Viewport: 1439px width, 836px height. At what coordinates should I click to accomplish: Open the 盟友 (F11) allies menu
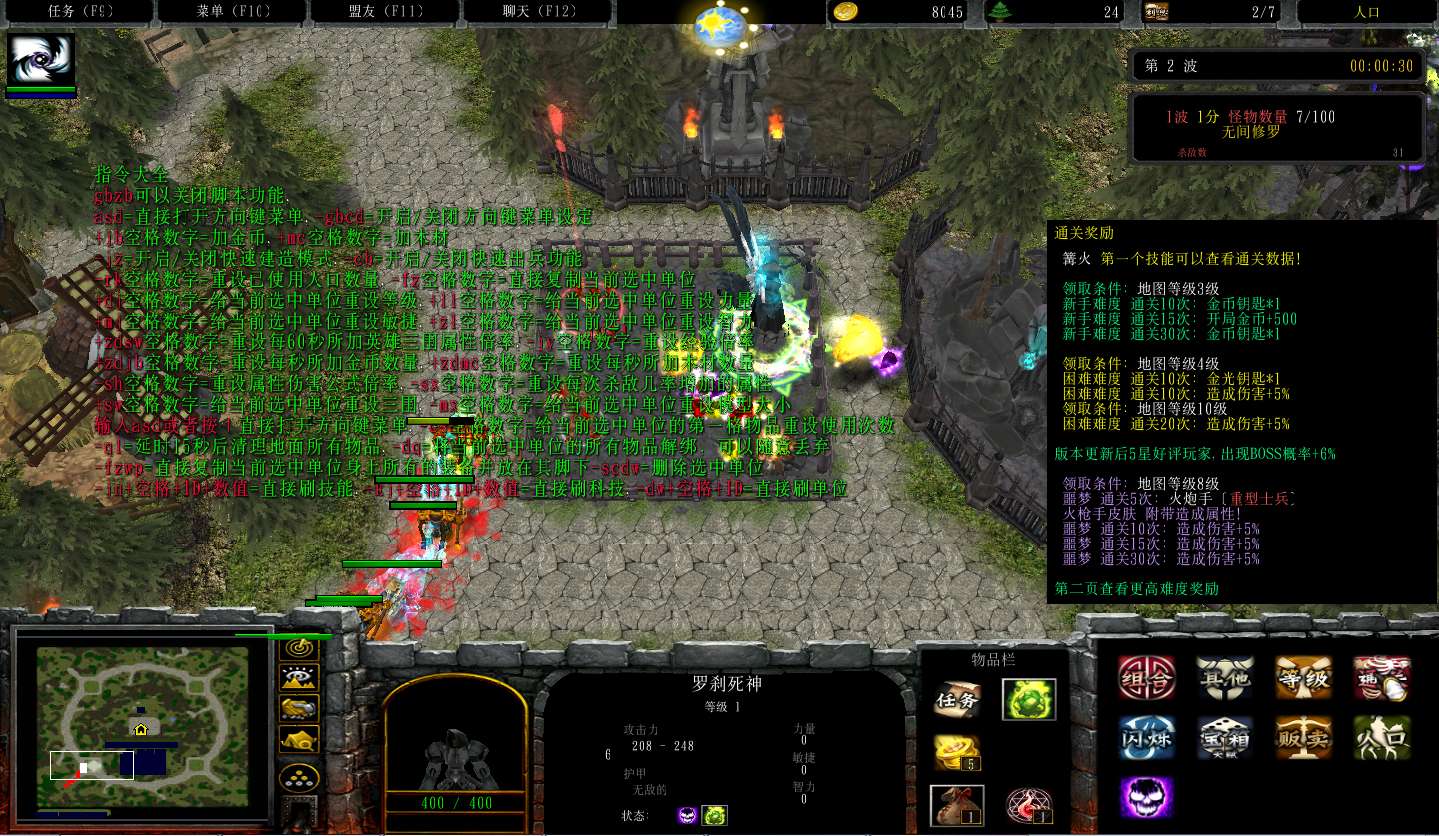click(384, 12)
